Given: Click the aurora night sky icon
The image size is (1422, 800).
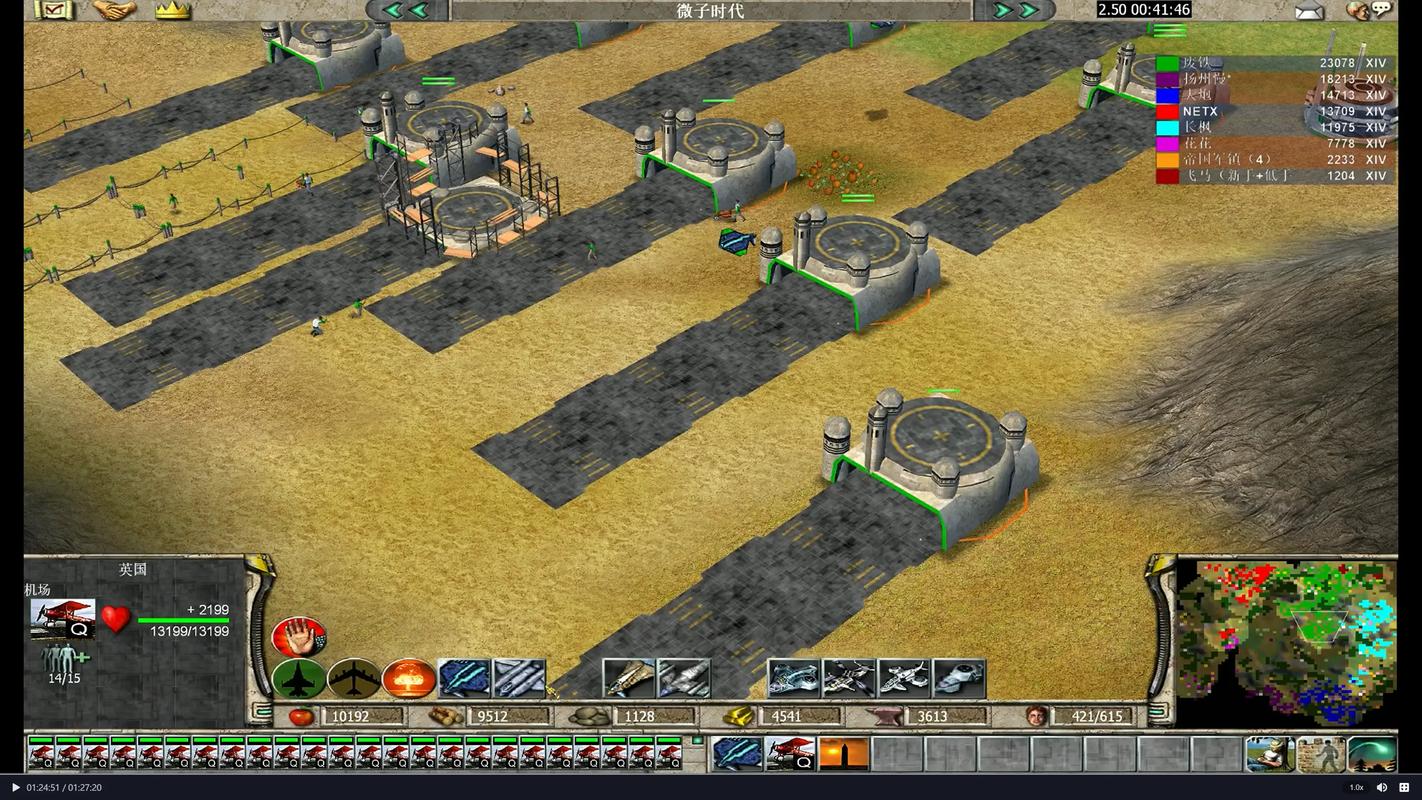Looking at the screenshot, I should pos(1371,754).
